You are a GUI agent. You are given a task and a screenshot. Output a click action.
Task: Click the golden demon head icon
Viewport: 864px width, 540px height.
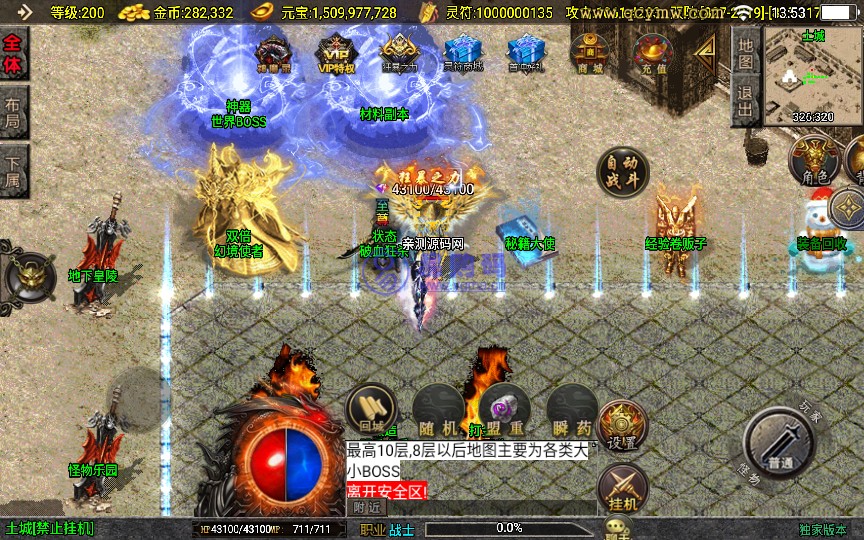26,275
